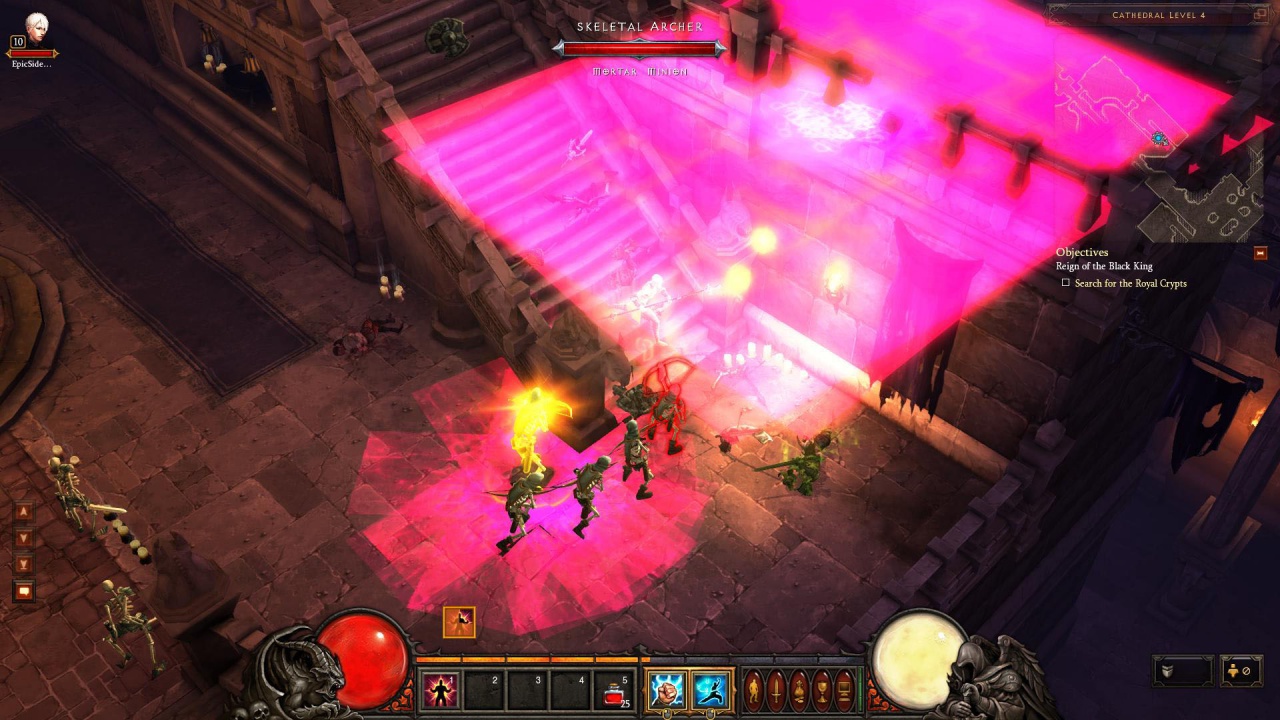This screenshot has width=1280, height=720.
Task: Collapse the Objectives tracker with its red button
Action: (x=1260, y=253)
